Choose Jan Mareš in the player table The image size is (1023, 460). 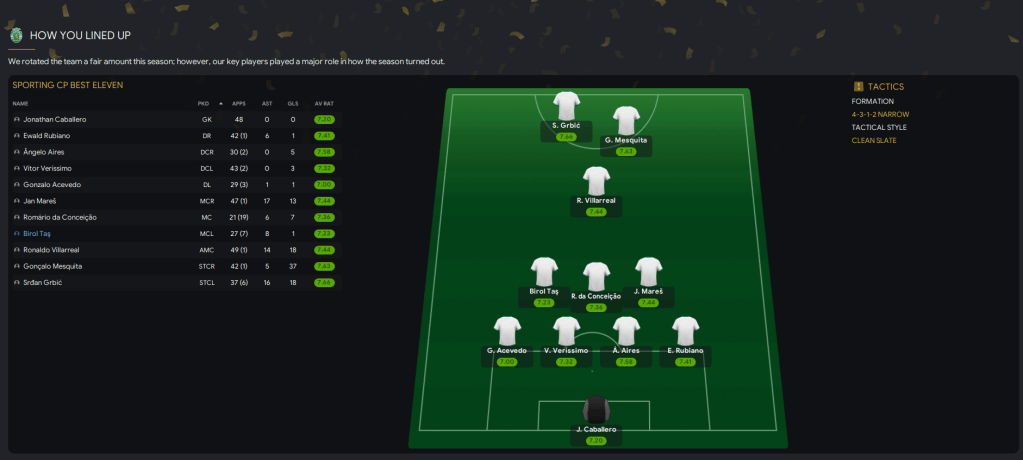click(x=43, y=201)
